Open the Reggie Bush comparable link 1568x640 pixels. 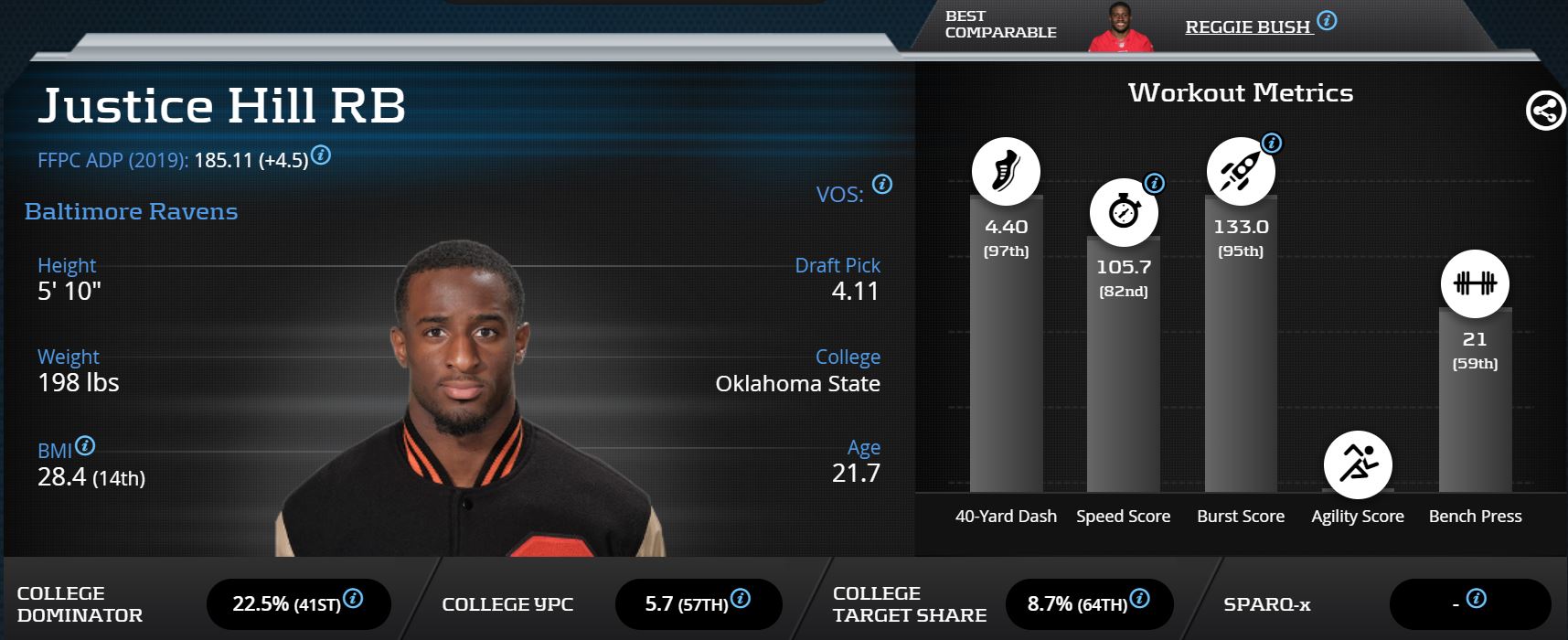tap(1247, 27)
